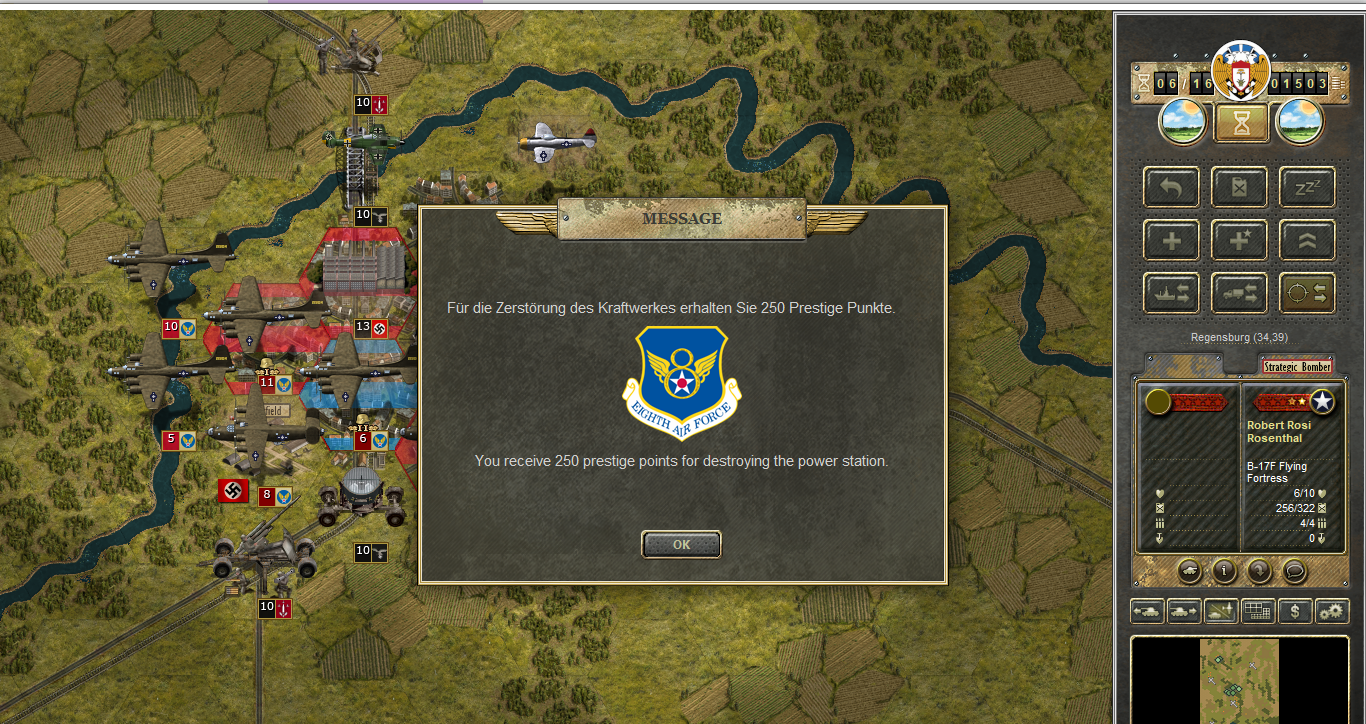Image resolution: width=1366 pixels, height=724 pixels.
Task: Select the previous unit tank arrow button
Action: click(1147, 610)
